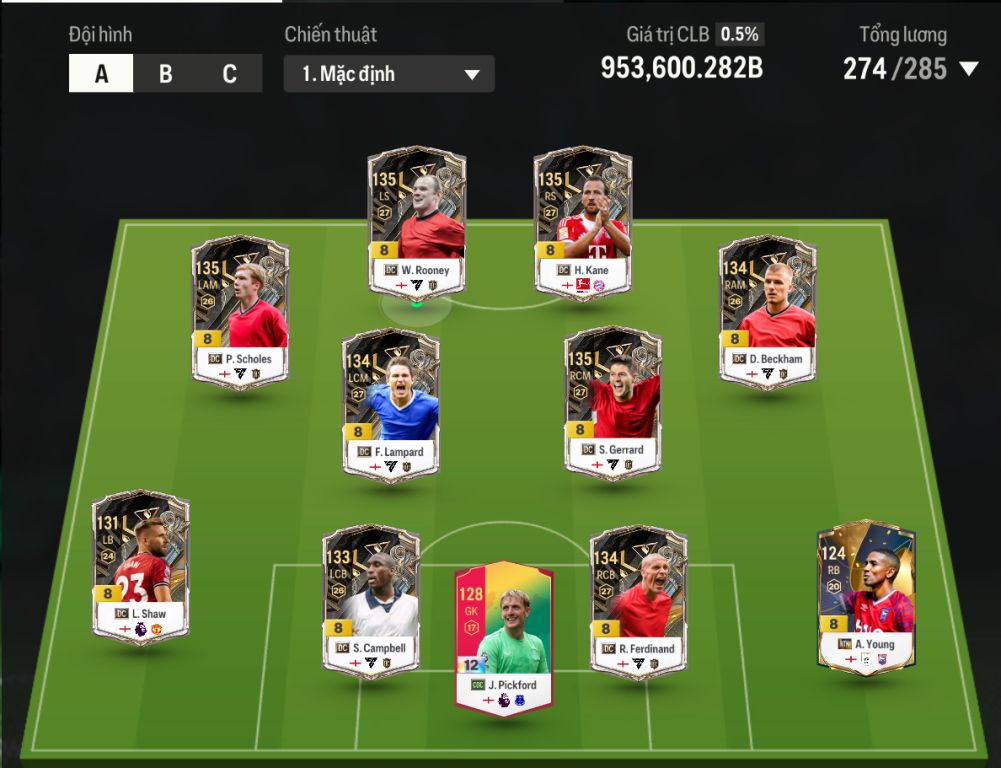This screenshot has height=768, width=1001.
Task: Choose the P. Scholes card
Action: [x=240, y=311]
